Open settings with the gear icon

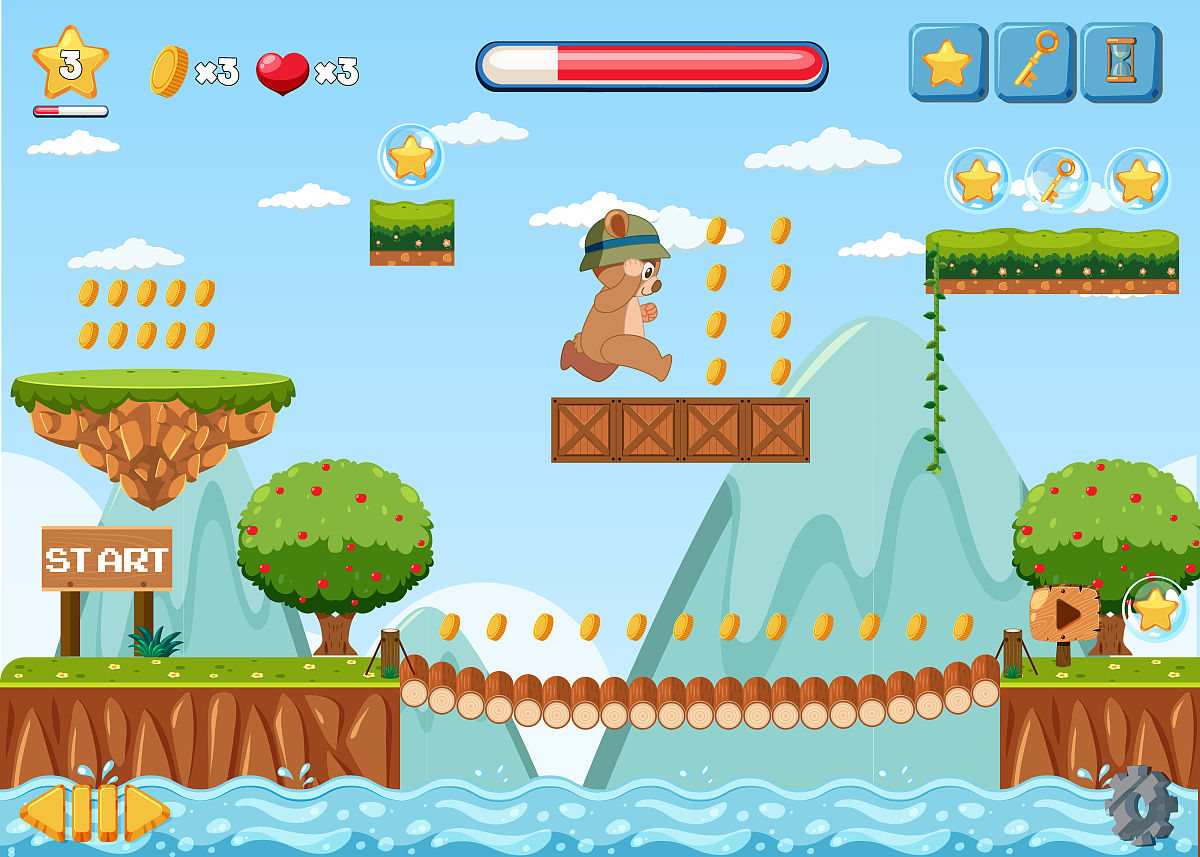tap(1141, 804)
